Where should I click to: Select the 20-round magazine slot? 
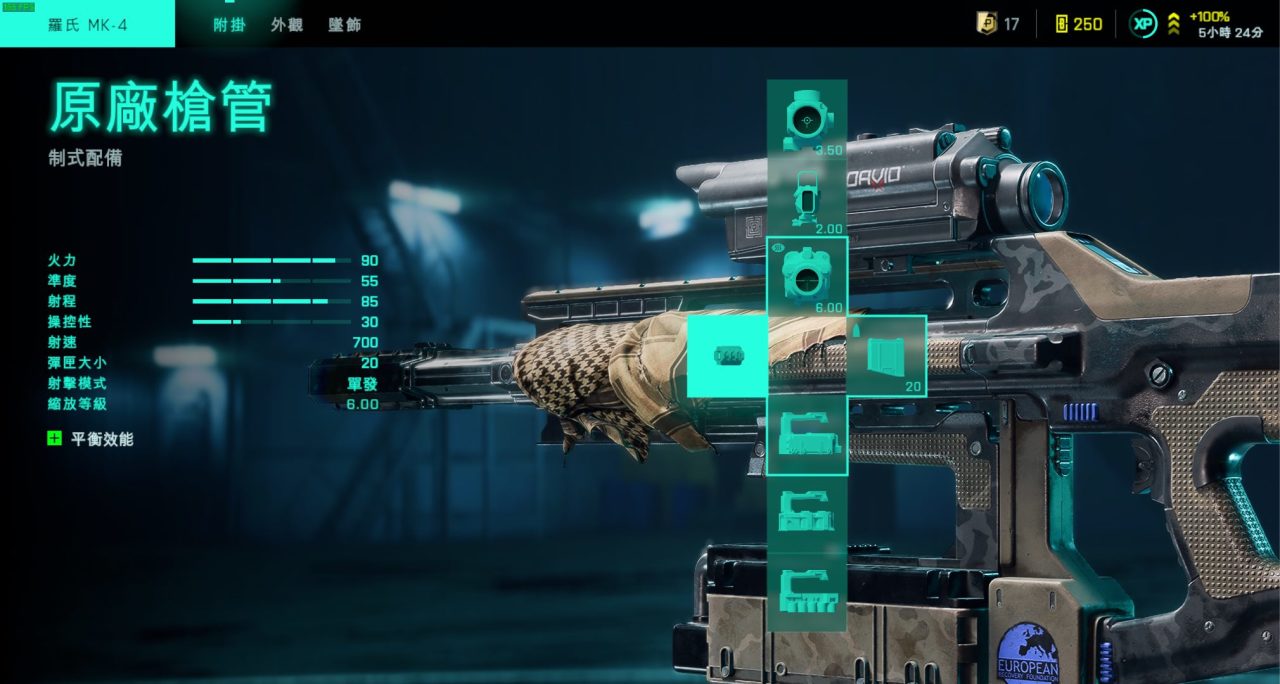click(x=886, y=356)
